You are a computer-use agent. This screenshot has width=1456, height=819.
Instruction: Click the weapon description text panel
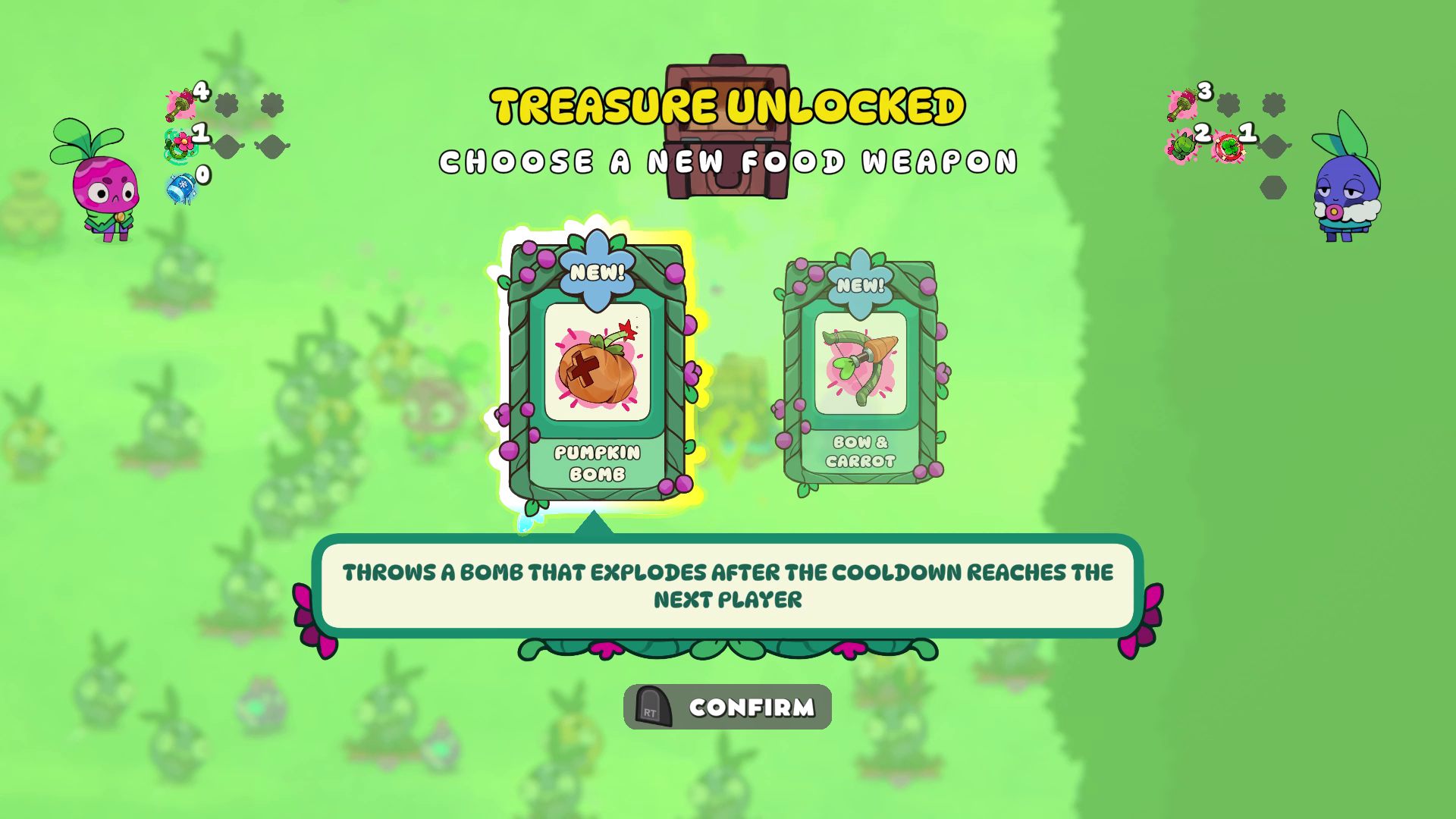point(728,585)
